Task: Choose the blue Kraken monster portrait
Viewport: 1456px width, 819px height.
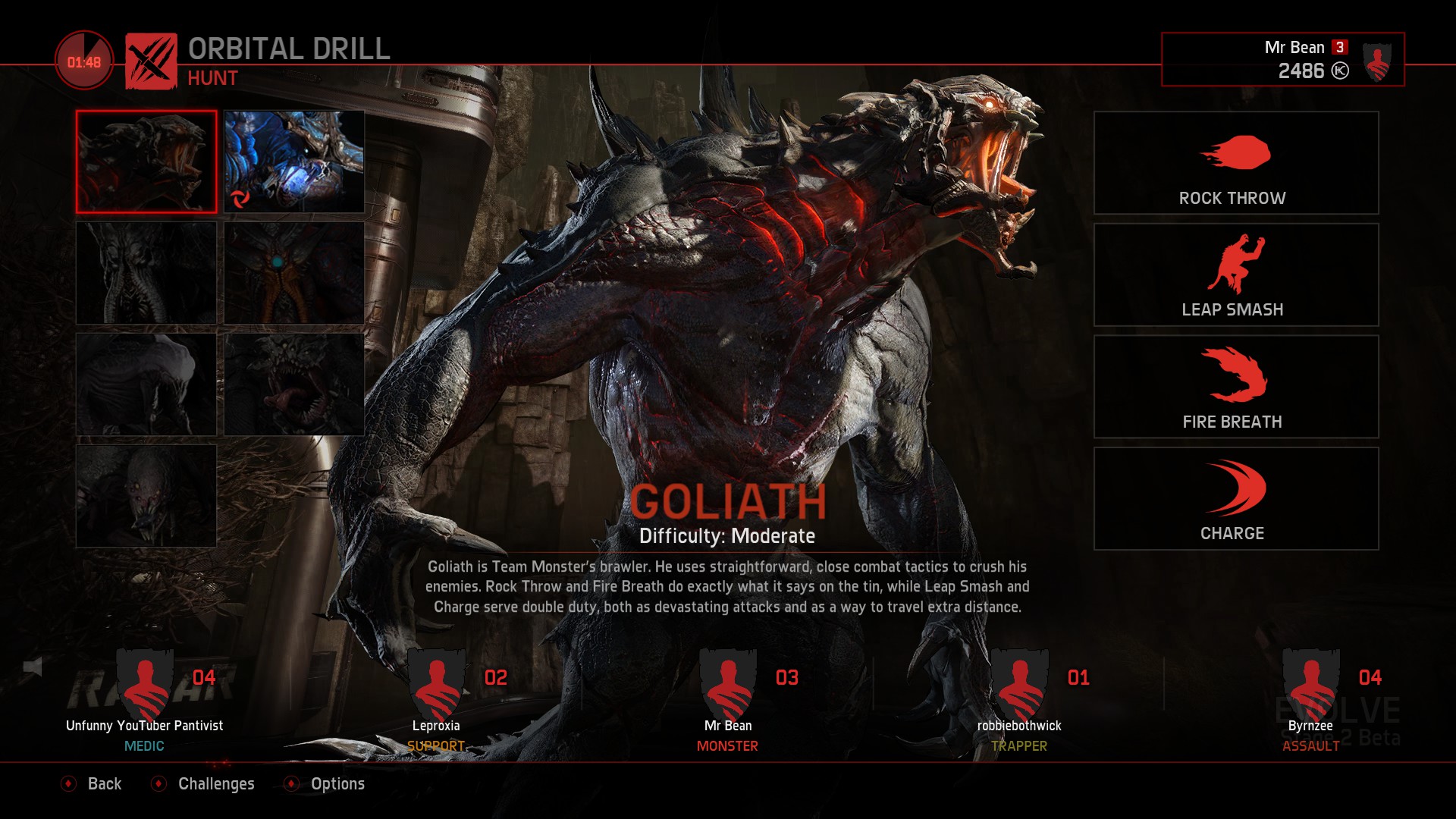Action: point(294,162)
